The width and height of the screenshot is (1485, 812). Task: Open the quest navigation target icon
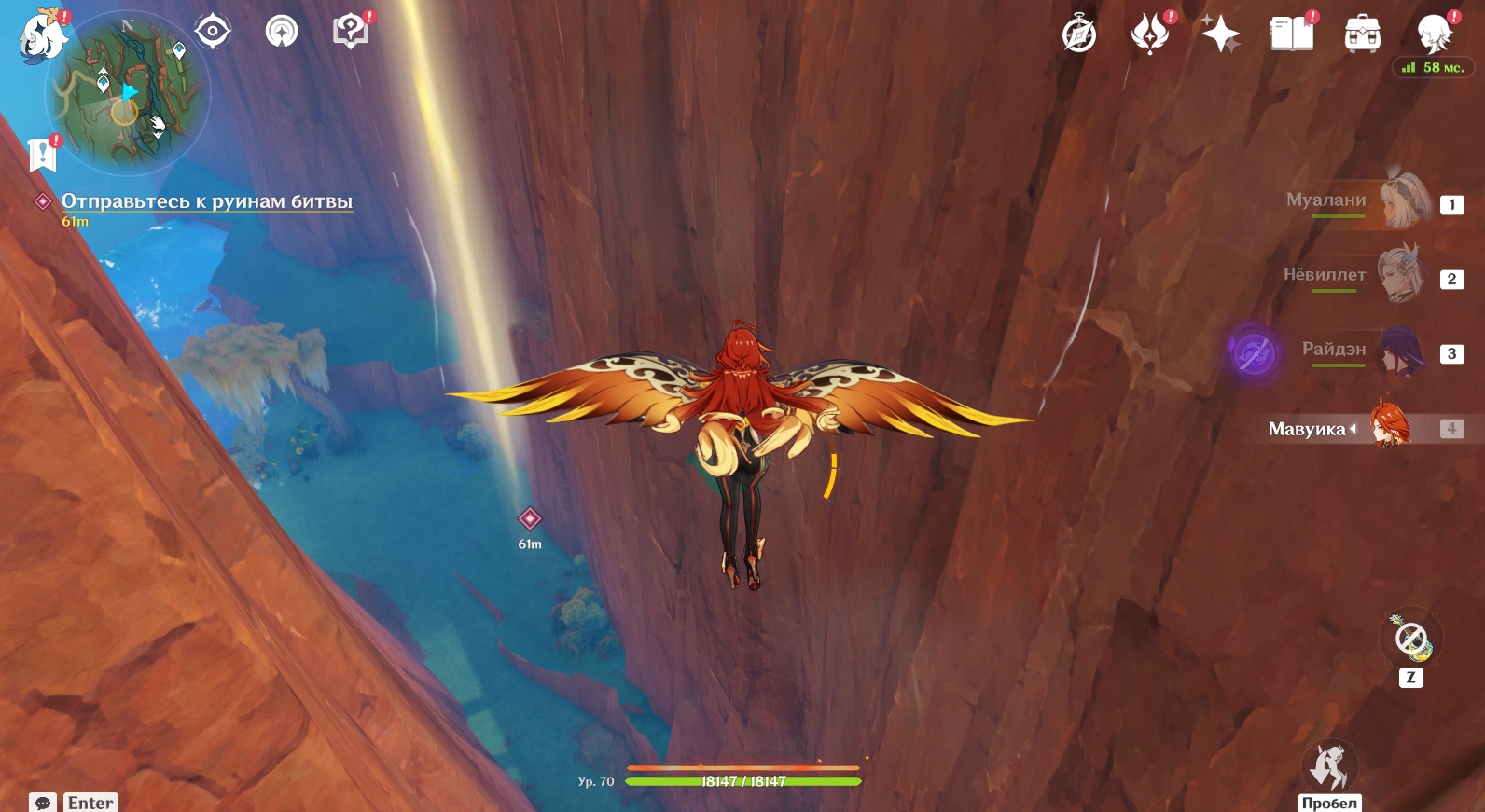click(x=213, y=32)
